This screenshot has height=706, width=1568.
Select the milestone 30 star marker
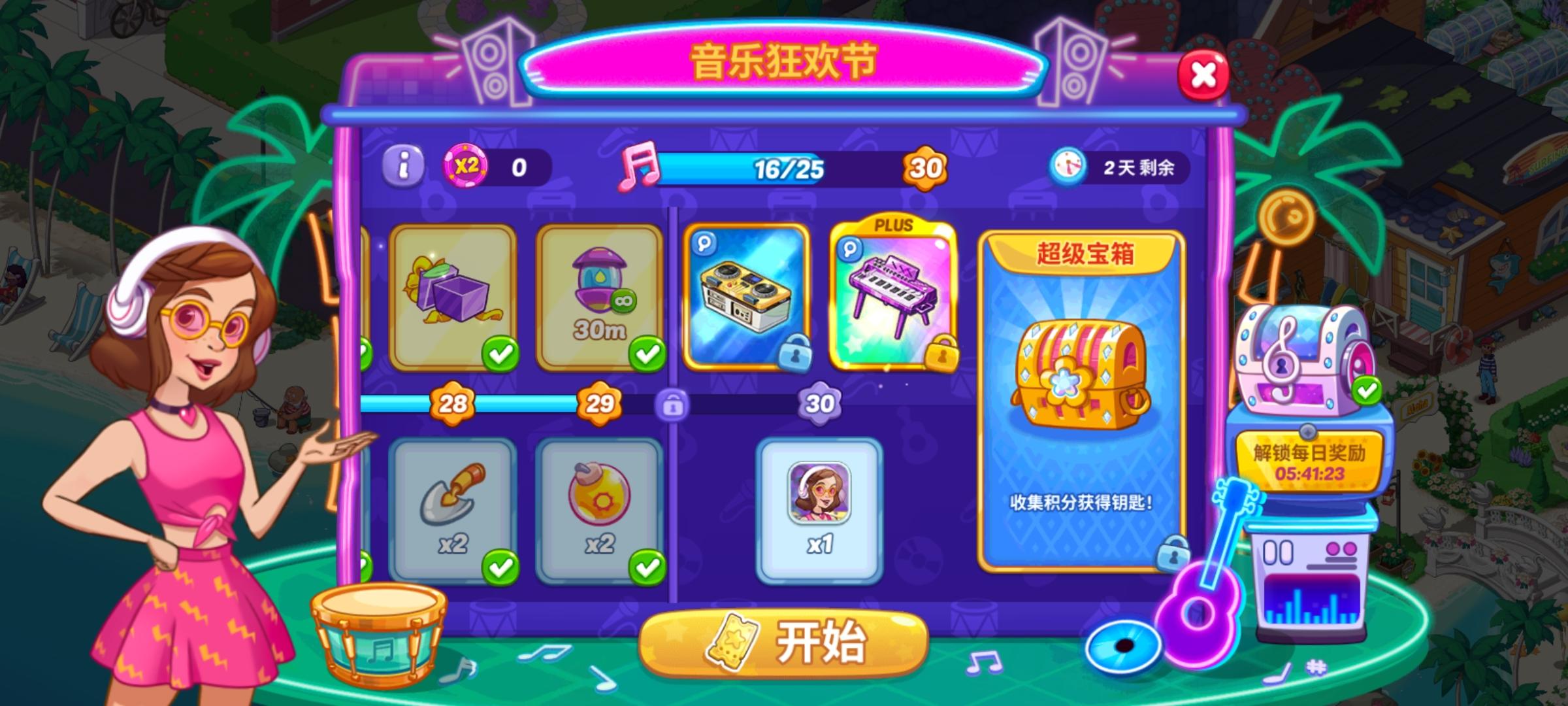coord(821,404)
